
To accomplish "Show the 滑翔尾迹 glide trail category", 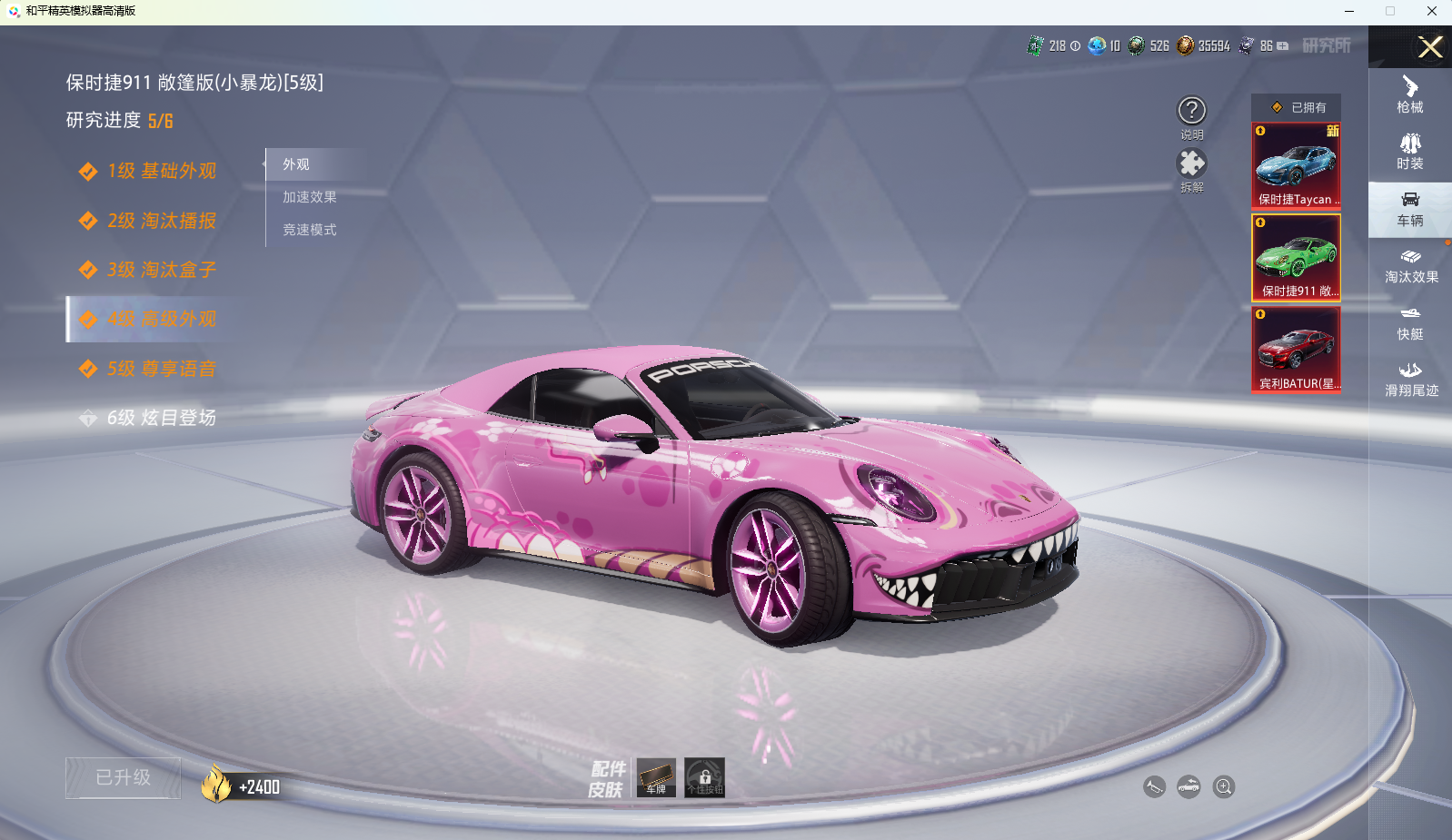I will [1410, 380].
